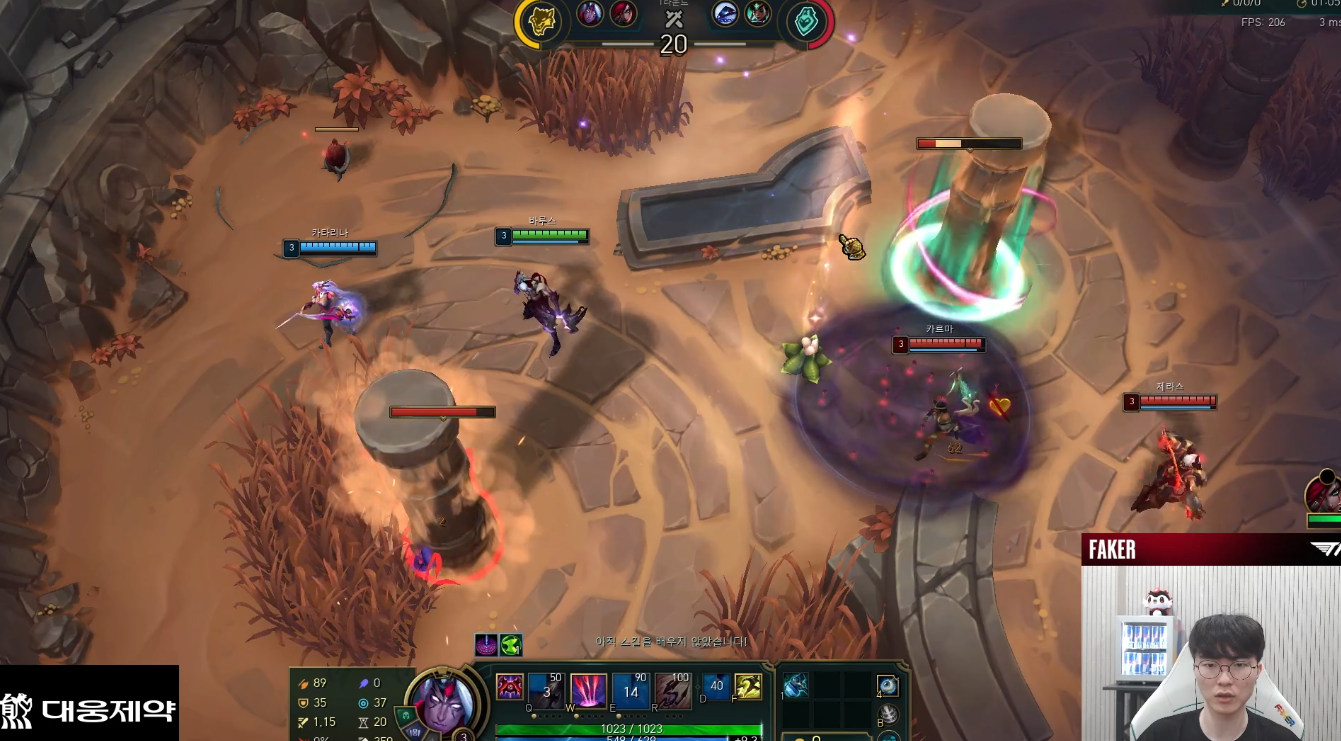Click the ability level-up pip under Q
This screenshot has height=741, width=1341.
533,715
